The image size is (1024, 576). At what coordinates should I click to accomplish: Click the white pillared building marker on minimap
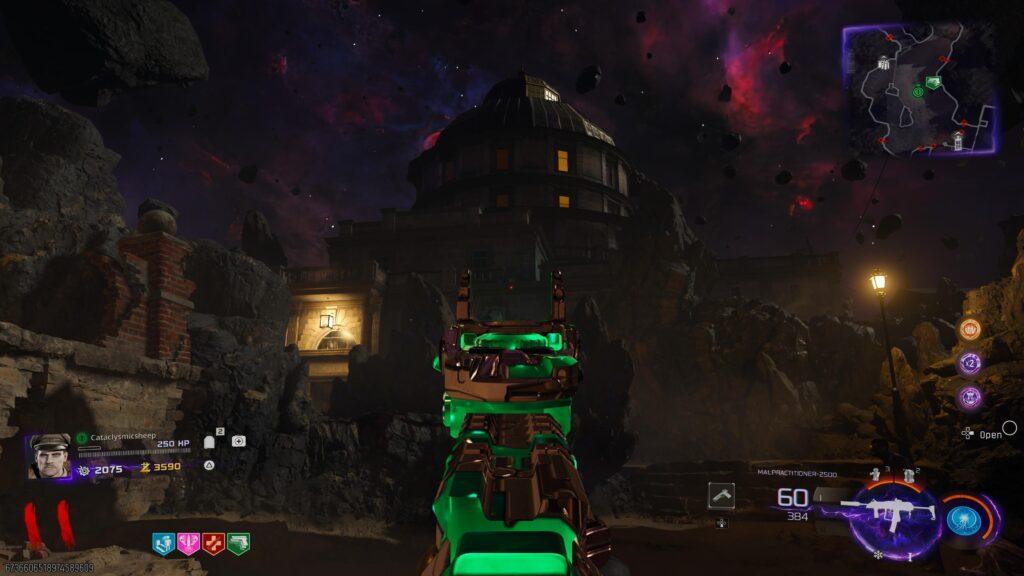(884, 64)
